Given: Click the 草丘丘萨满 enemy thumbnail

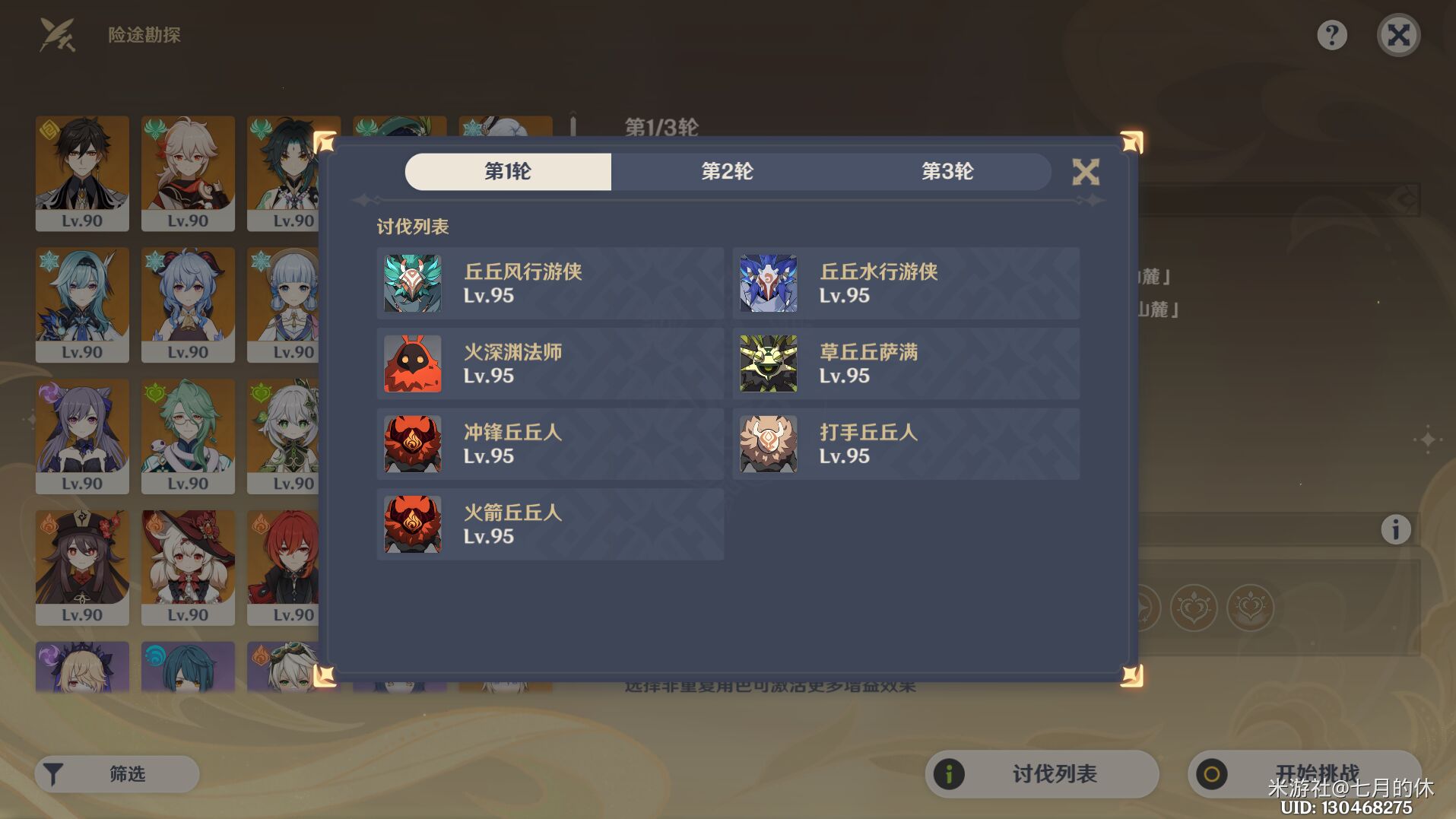Looking at the screenshot, I should (x=768, y=363).
